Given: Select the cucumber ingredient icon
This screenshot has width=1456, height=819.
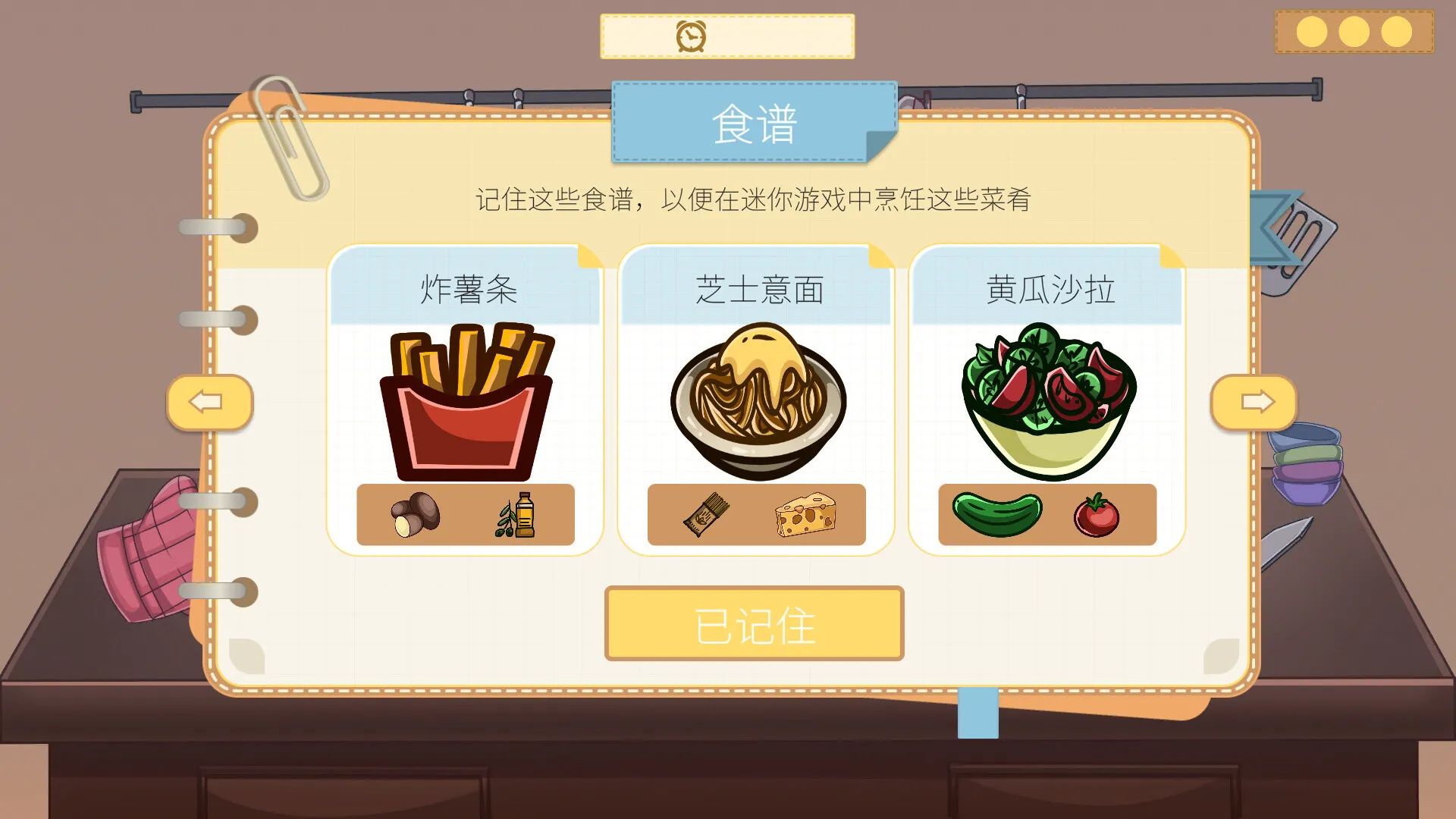Looking at the screenshot, I should point(996,514).
